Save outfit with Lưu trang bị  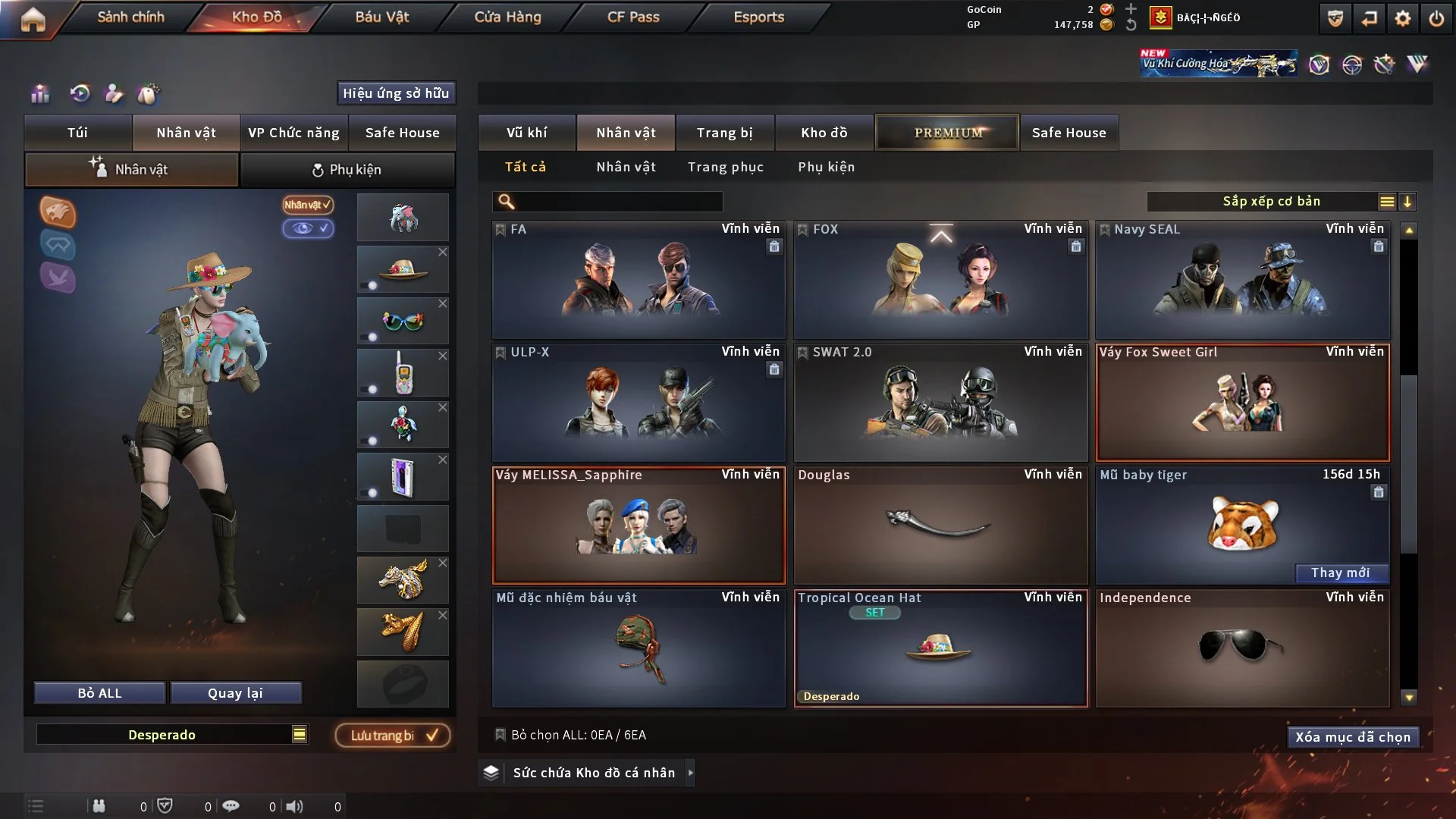393,736
